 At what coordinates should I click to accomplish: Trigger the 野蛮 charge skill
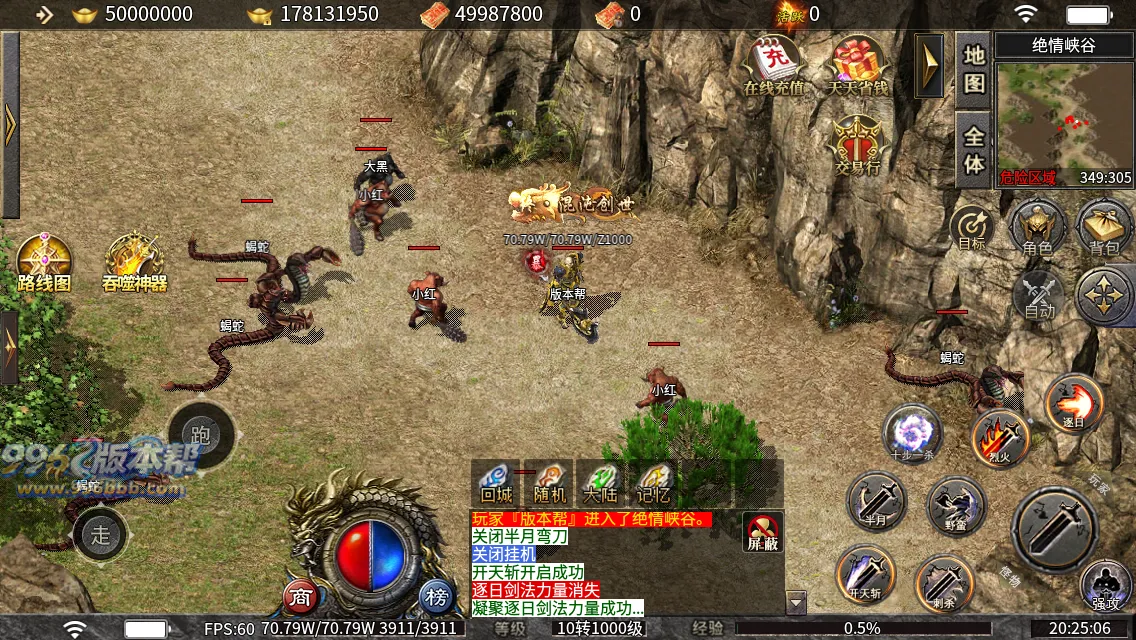[x=956, y=504]
